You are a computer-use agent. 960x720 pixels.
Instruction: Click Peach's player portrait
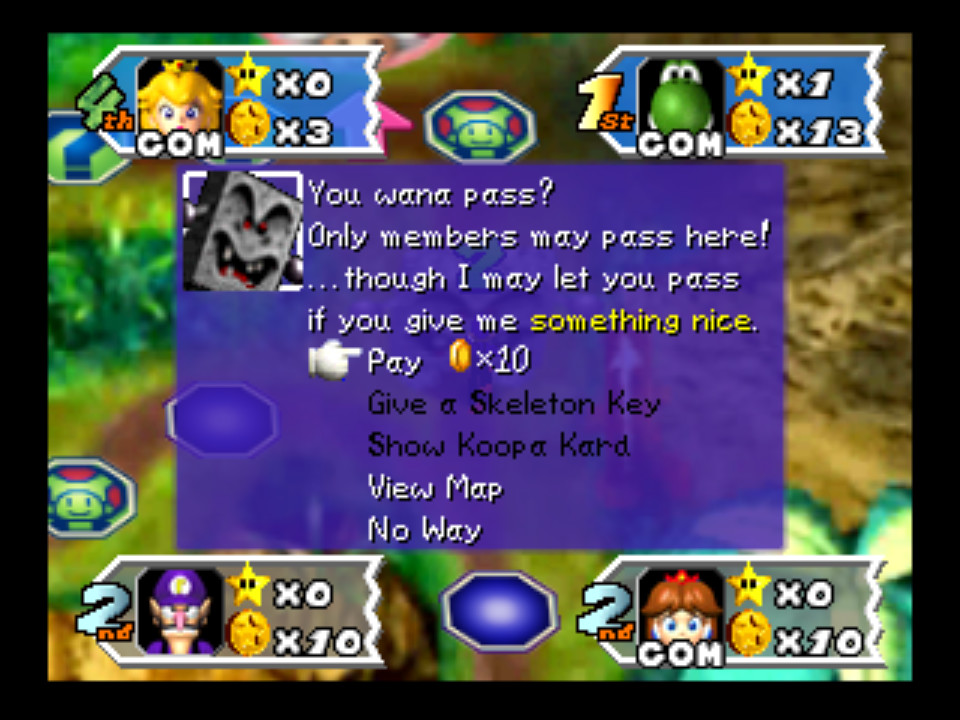click(x=180, y=100)
